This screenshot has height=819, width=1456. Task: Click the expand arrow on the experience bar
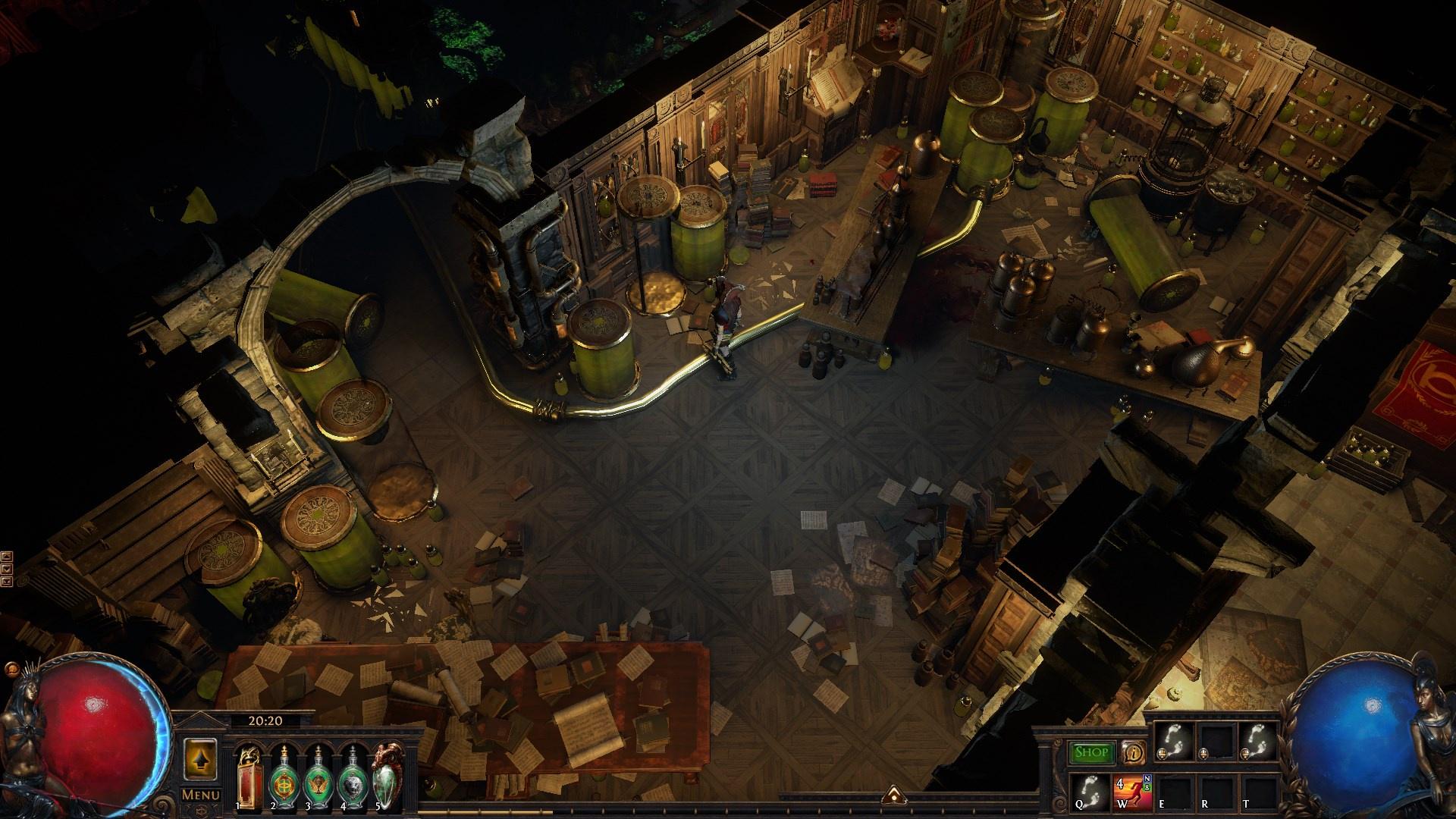(x=893, y=794)
